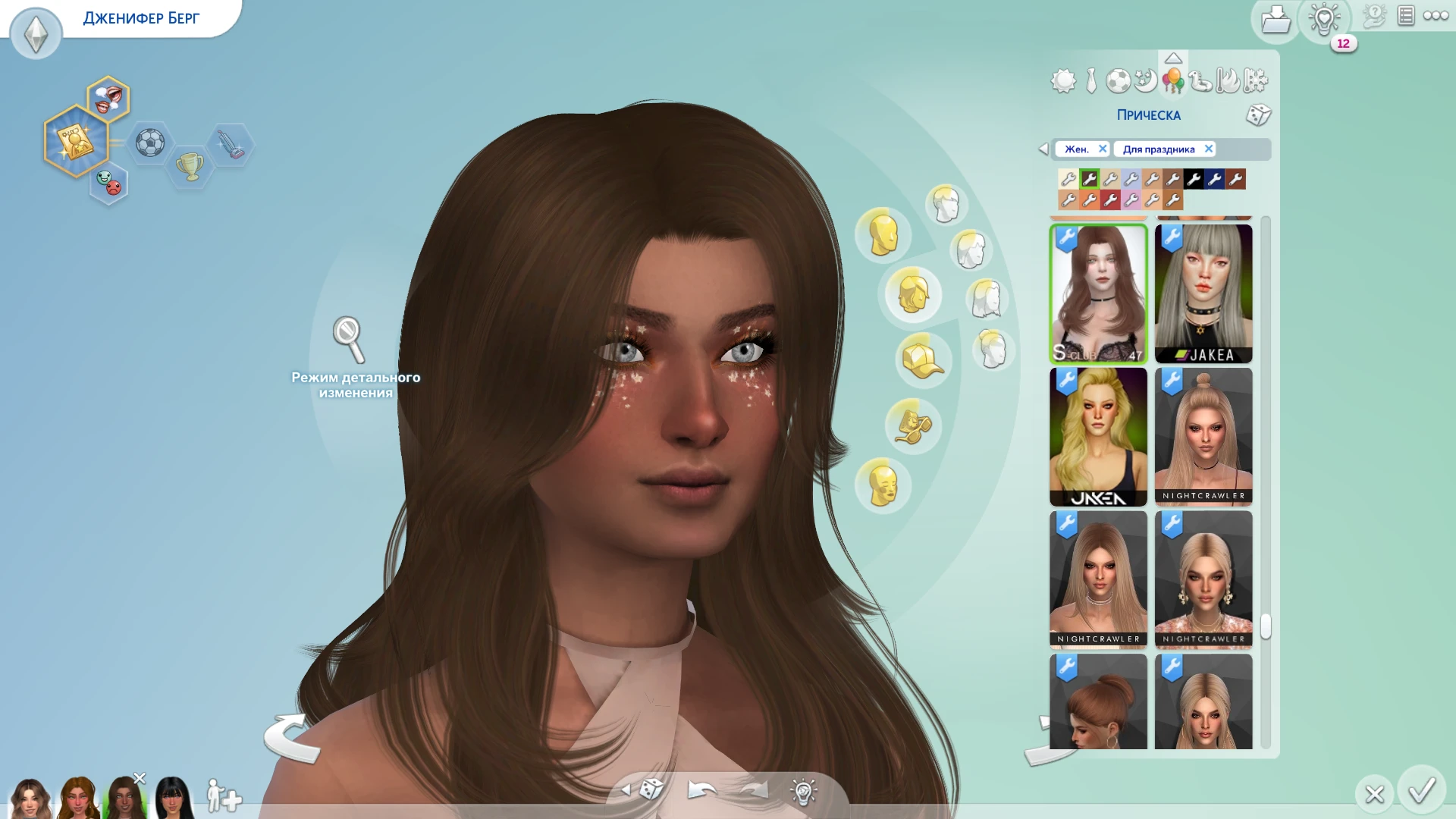Randomize hairstyle with the dice icon

[1260, 115]
